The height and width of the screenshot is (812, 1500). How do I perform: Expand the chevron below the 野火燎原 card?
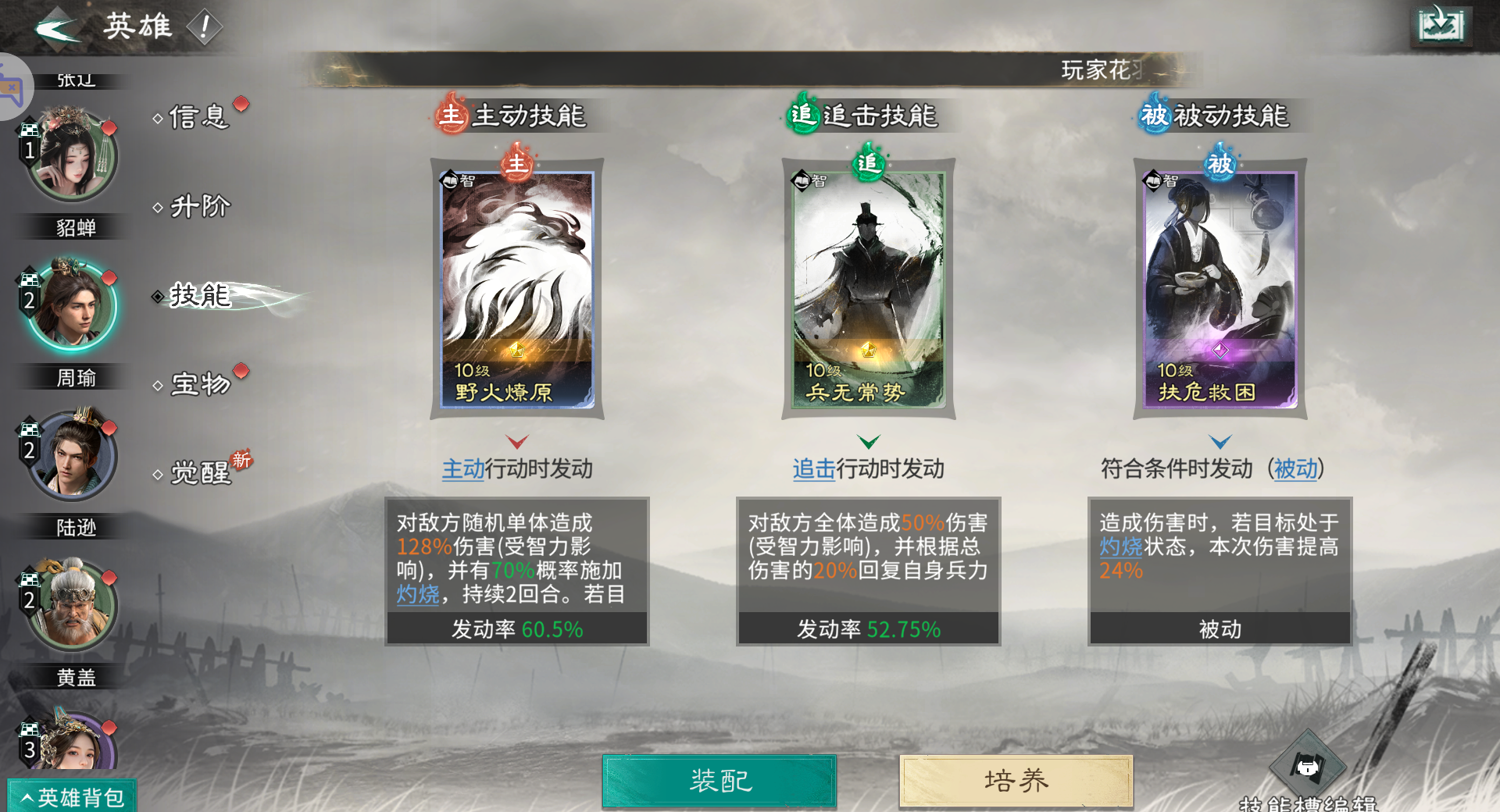coord(516,440)
